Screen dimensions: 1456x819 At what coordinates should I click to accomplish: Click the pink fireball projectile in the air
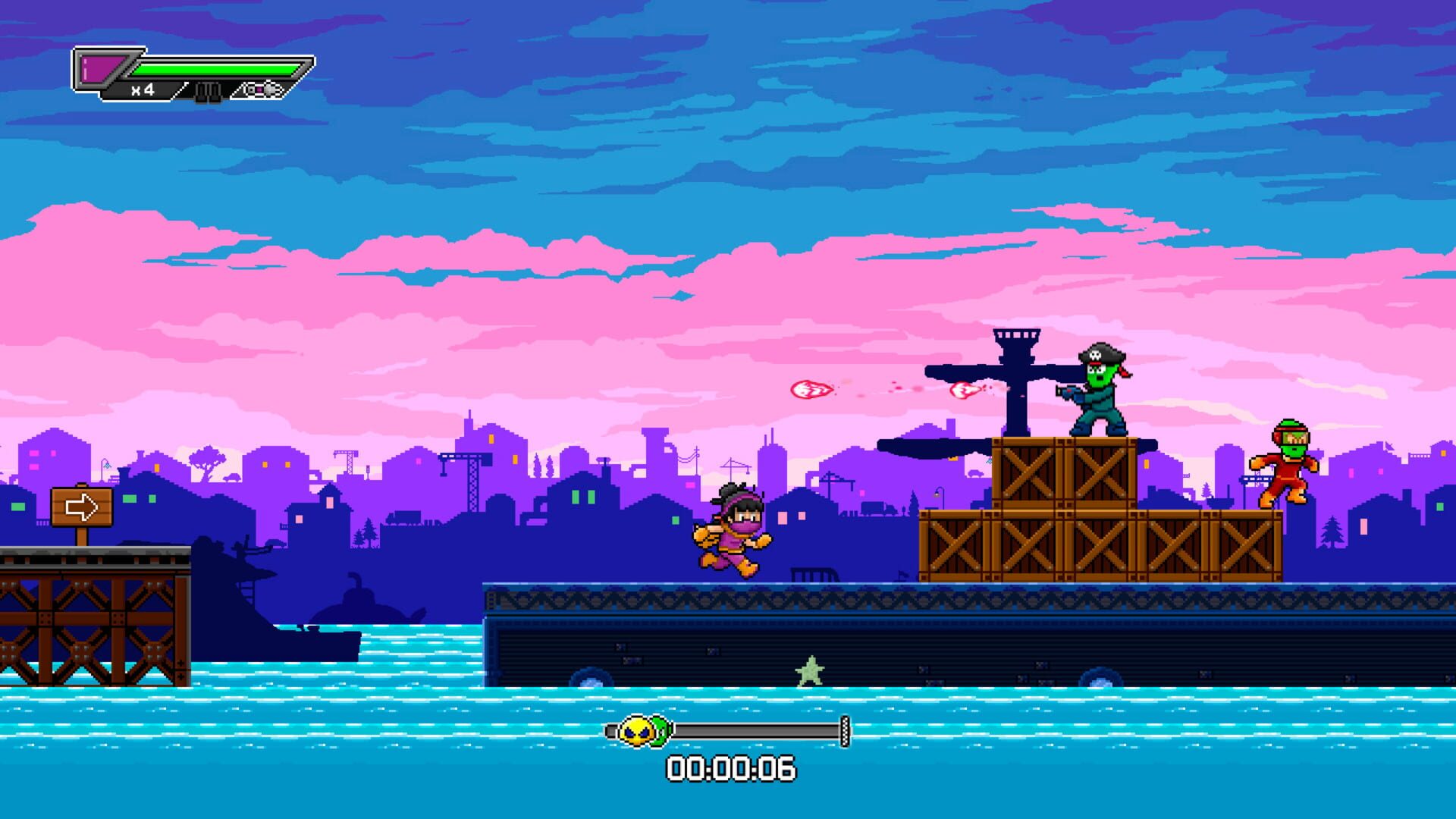click(x=811, y=388)
